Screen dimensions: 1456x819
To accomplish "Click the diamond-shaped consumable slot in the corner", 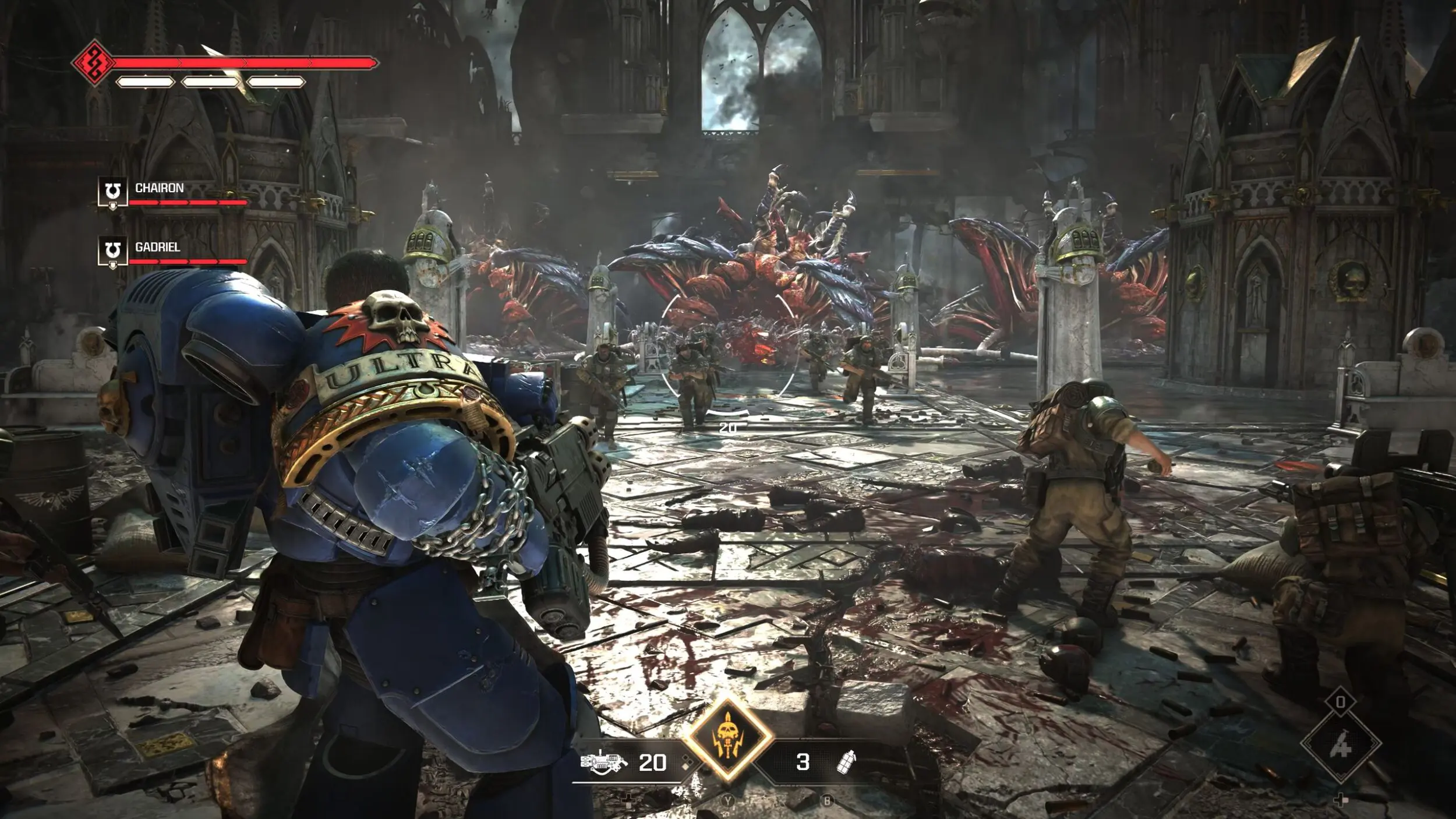I will pyautogui.click(x=1341, y=744).
